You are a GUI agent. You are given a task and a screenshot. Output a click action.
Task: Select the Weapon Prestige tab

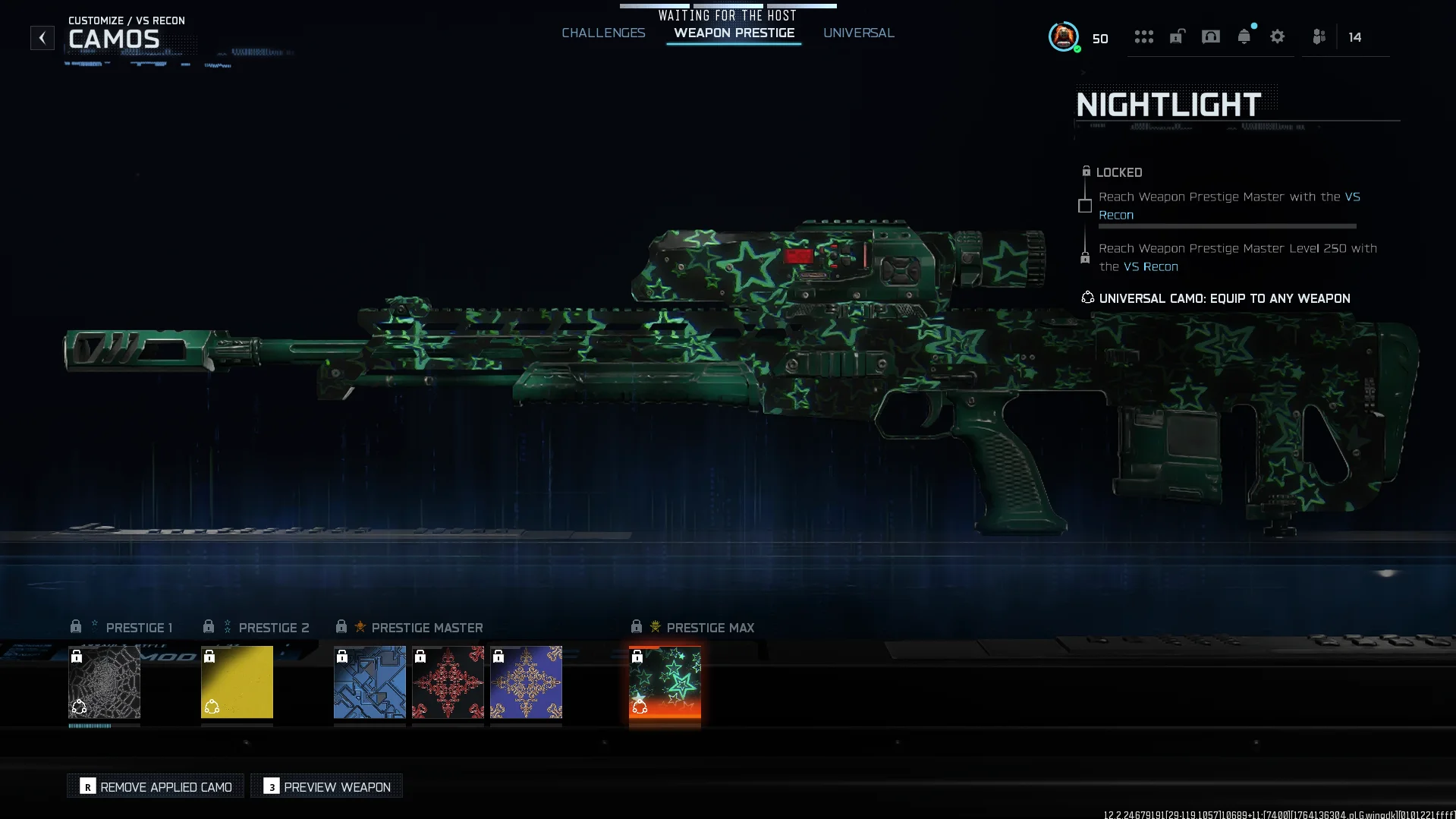coord(734,33)
